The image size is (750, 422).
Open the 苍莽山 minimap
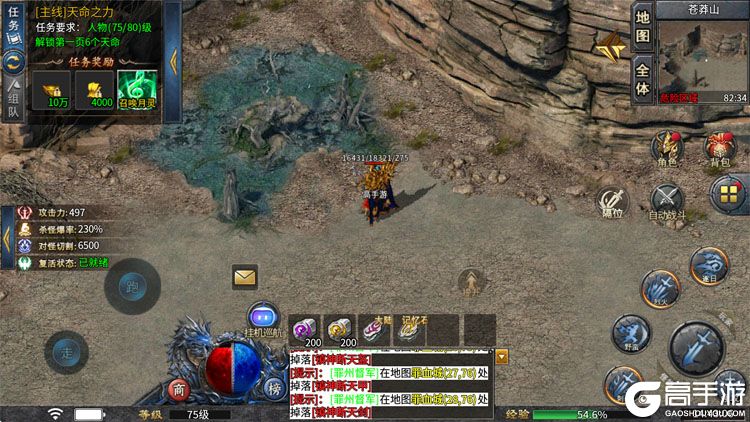pyautogui.click(x=703, y=57)
